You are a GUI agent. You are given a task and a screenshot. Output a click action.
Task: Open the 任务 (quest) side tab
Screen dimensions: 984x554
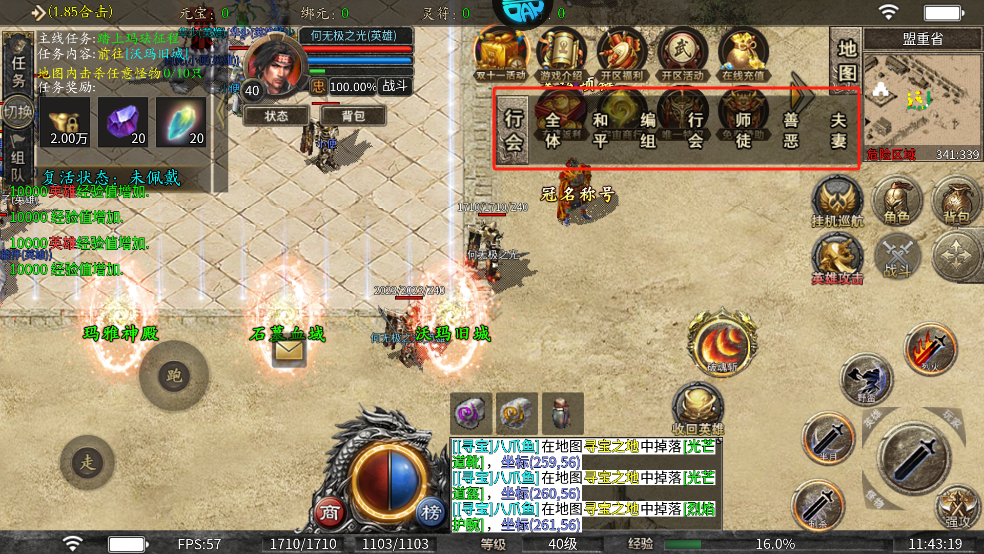tap(18, 68)
